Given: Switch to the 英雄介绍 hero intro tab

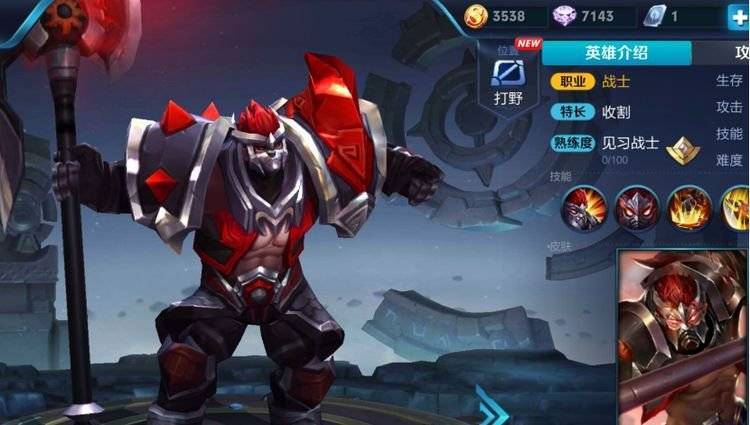Looking at the screenshot, I should pos(617,54).
